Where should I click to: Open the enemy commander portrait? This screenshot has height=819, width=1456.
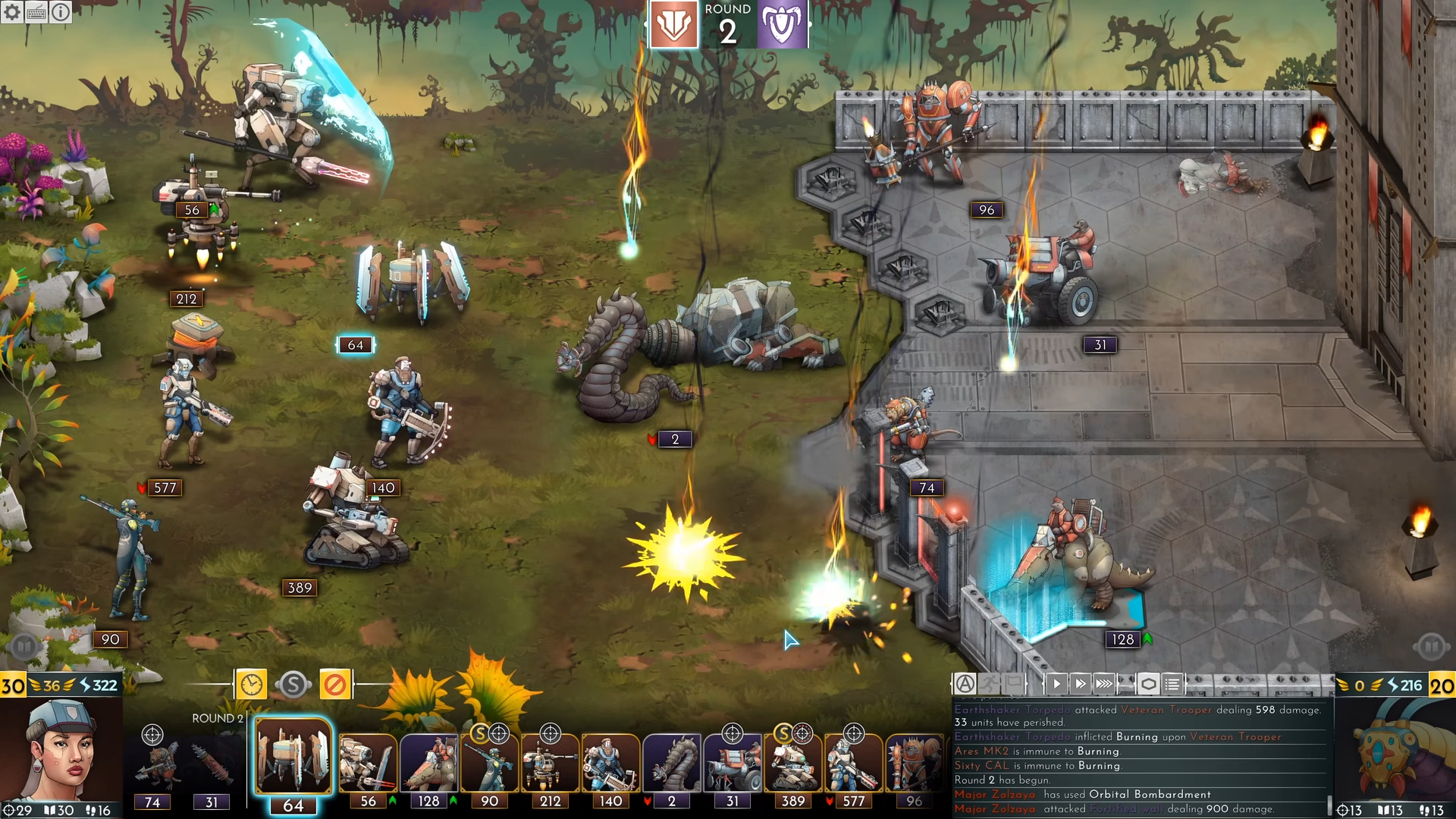tap(1394, 751)
